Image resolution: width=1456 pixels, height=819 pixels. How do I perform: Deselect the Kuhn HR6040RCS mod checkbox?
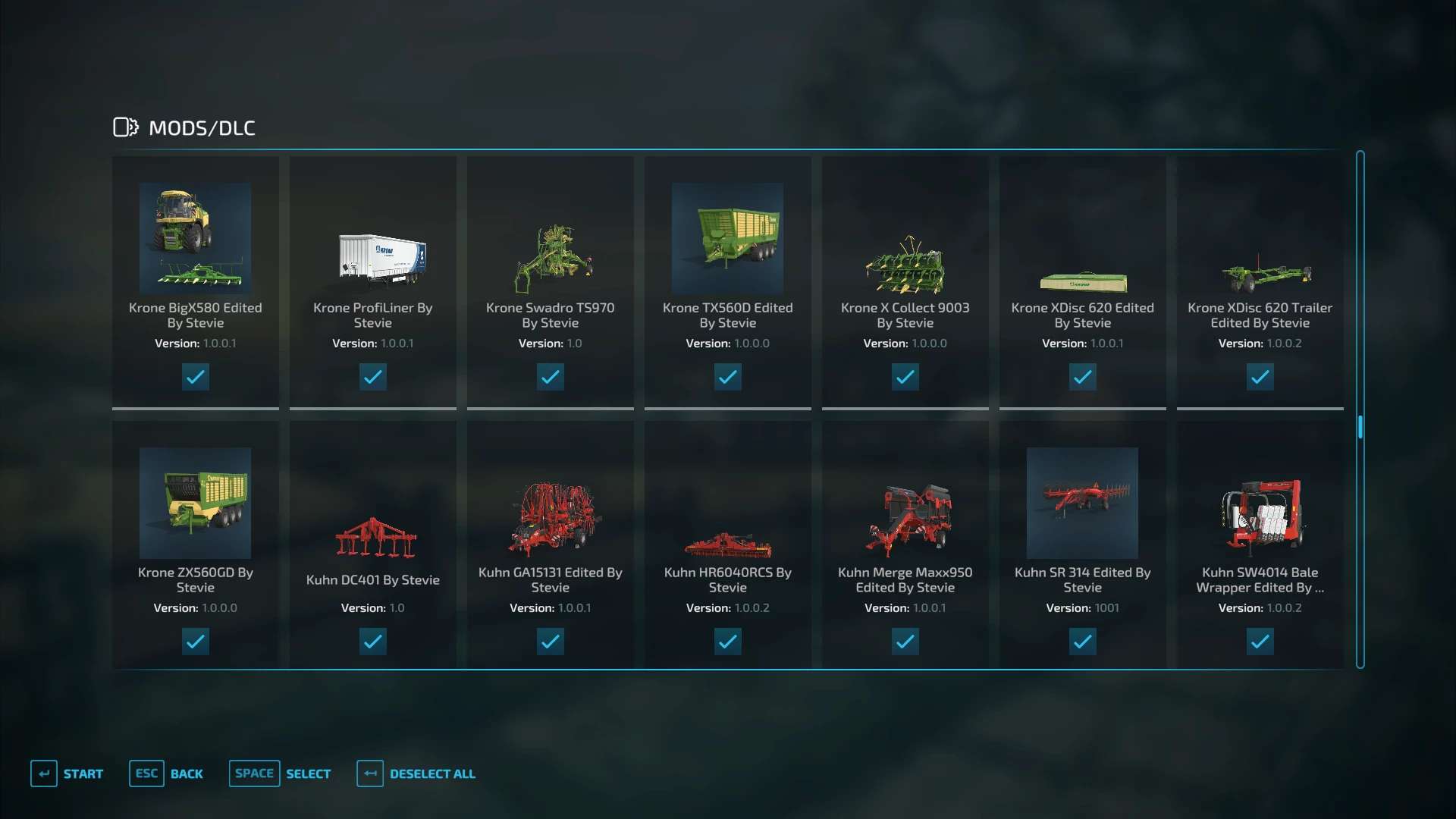click(728, 642)
